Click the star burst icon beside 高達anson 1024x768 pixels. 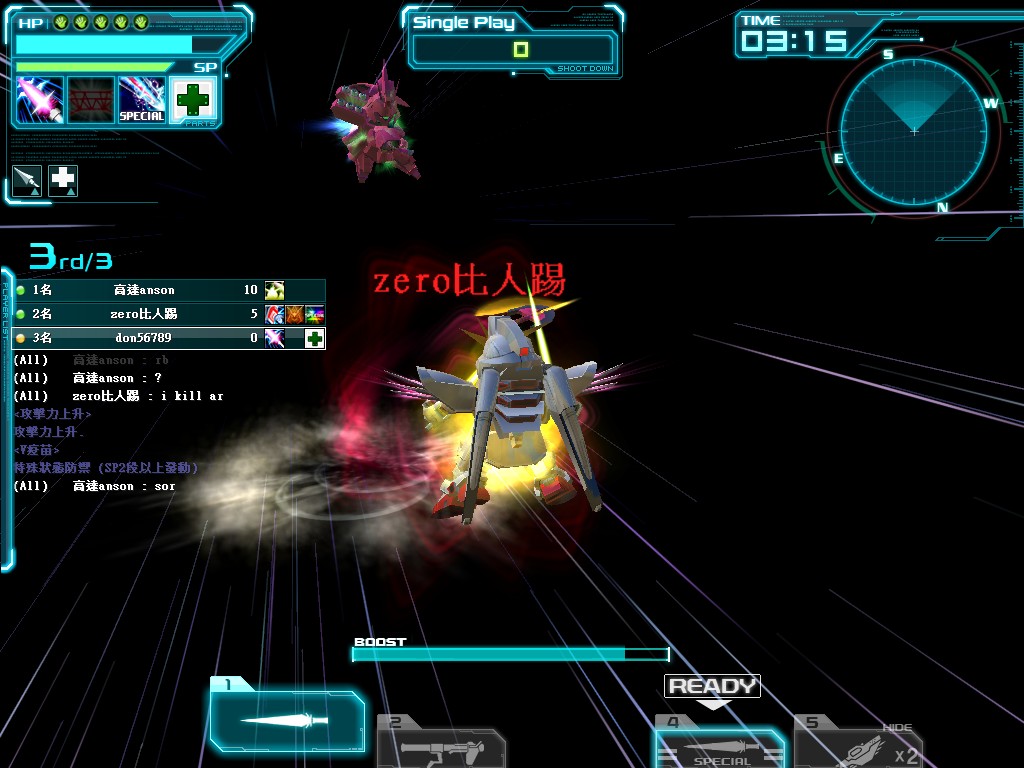pos(274,290)
